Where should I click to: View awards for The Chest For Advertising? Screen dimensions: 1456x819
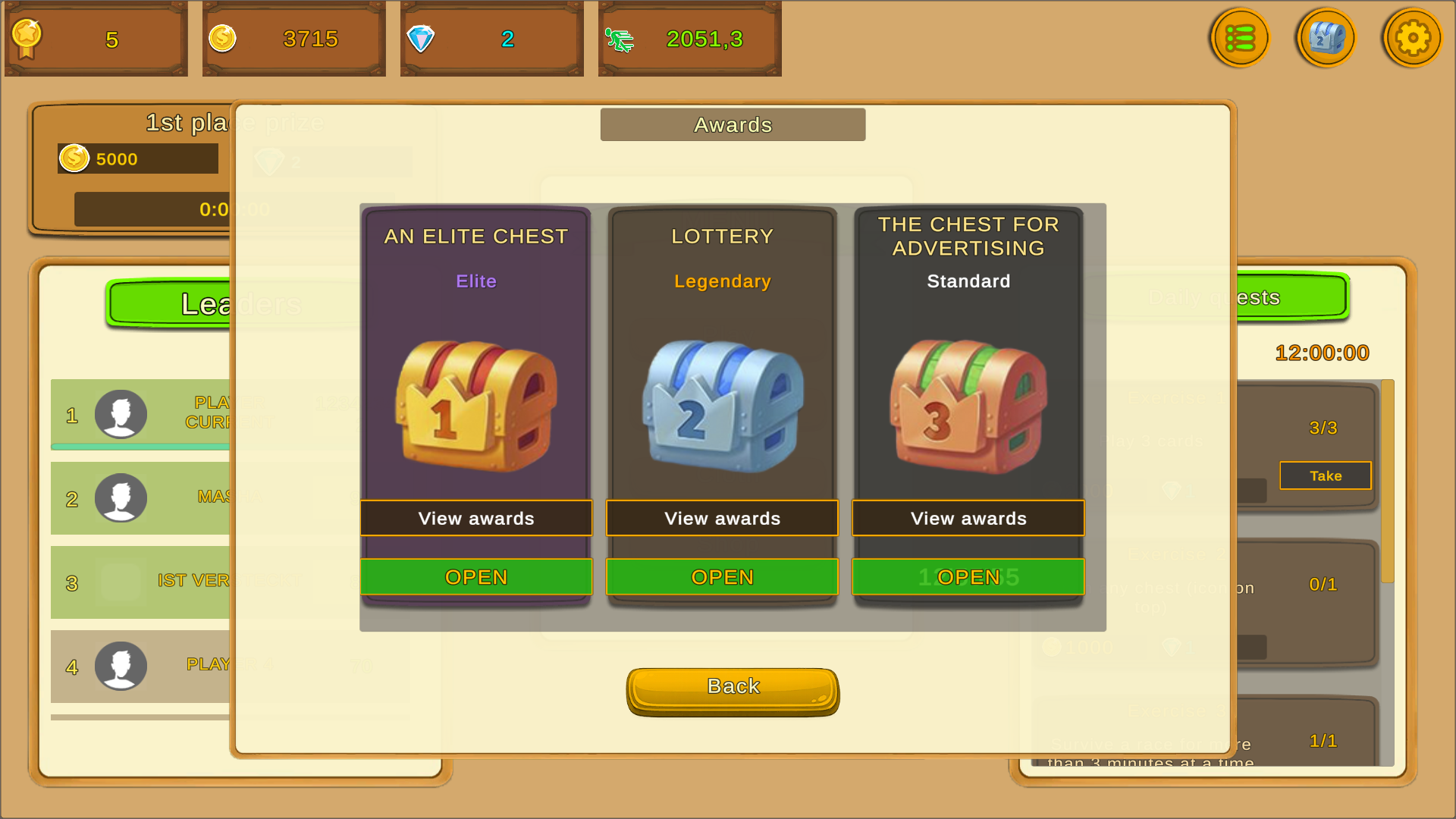tap(968, 518)
